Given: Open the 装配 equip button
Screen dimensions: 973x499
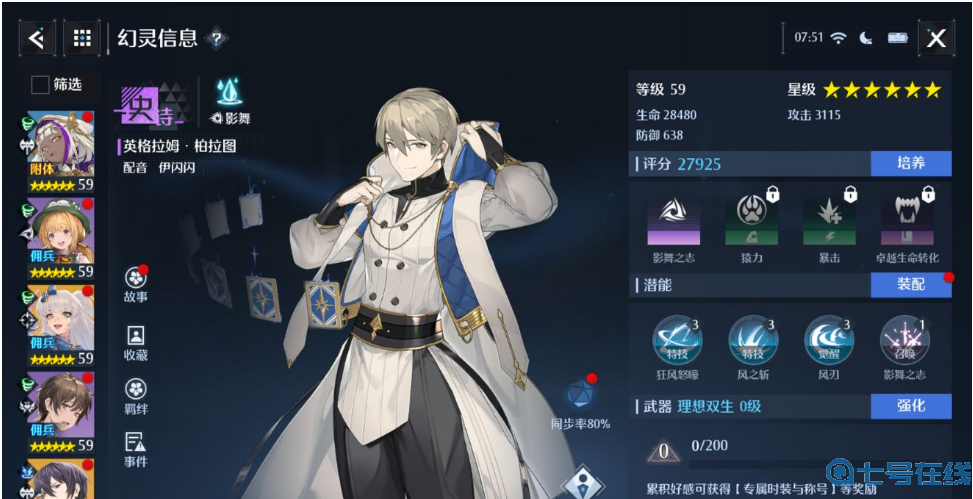Looking at the screenshot, I should coord(910,285).
